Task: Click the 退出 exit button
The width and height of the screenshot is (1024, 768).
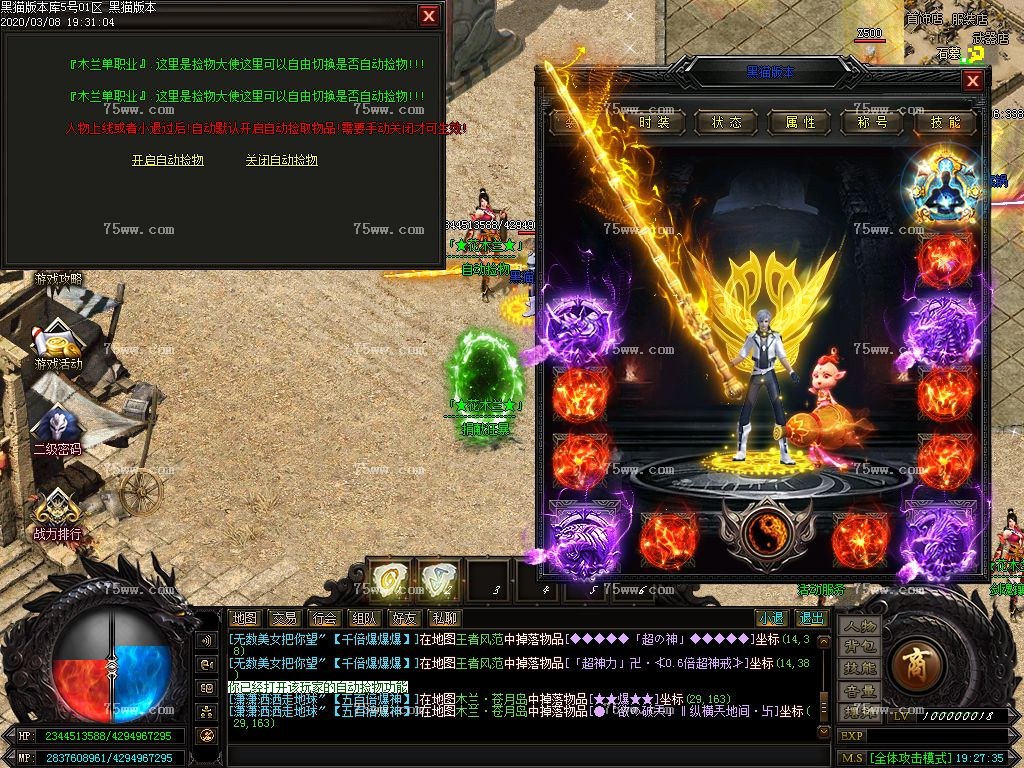Action: click(810, 618)
